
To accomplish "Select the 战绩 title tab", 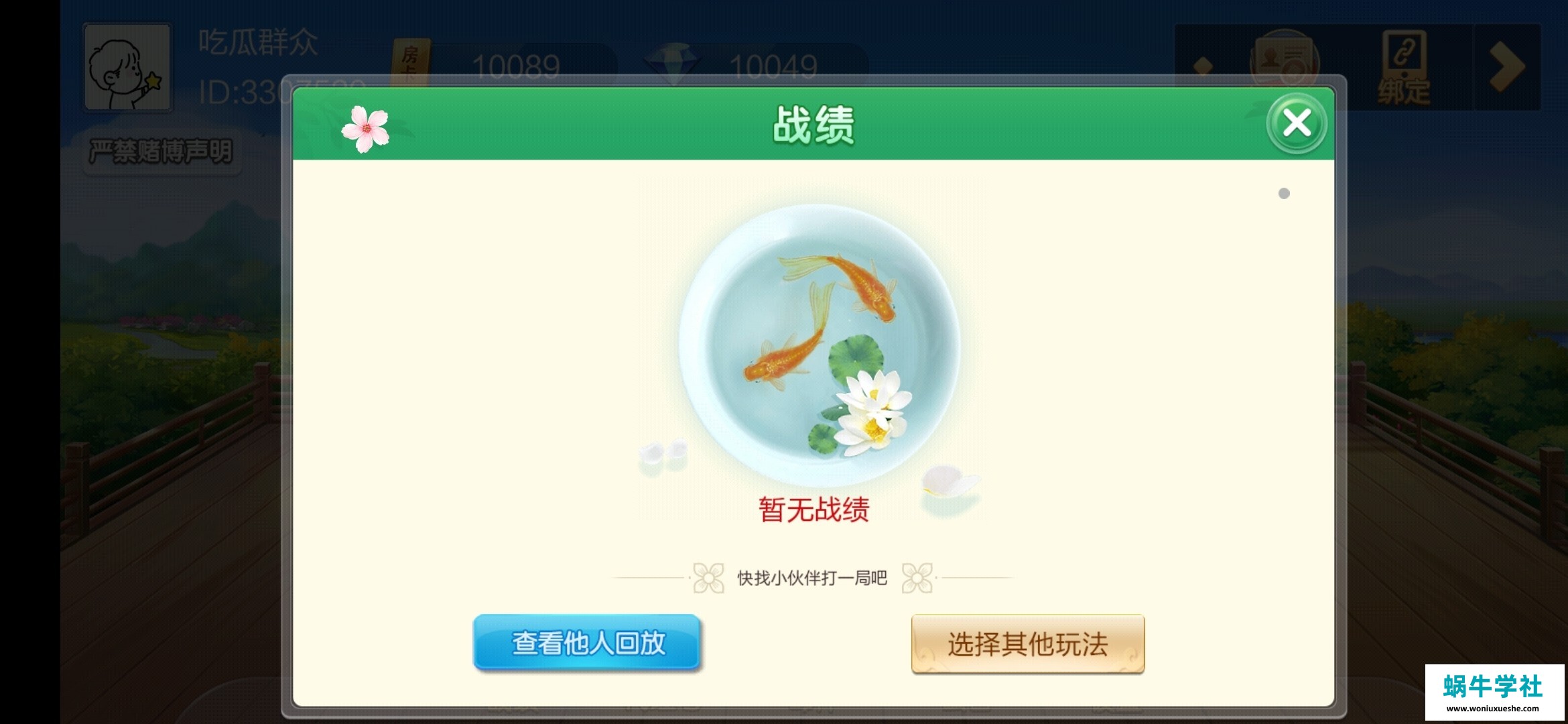I will [x=814, y=124].
